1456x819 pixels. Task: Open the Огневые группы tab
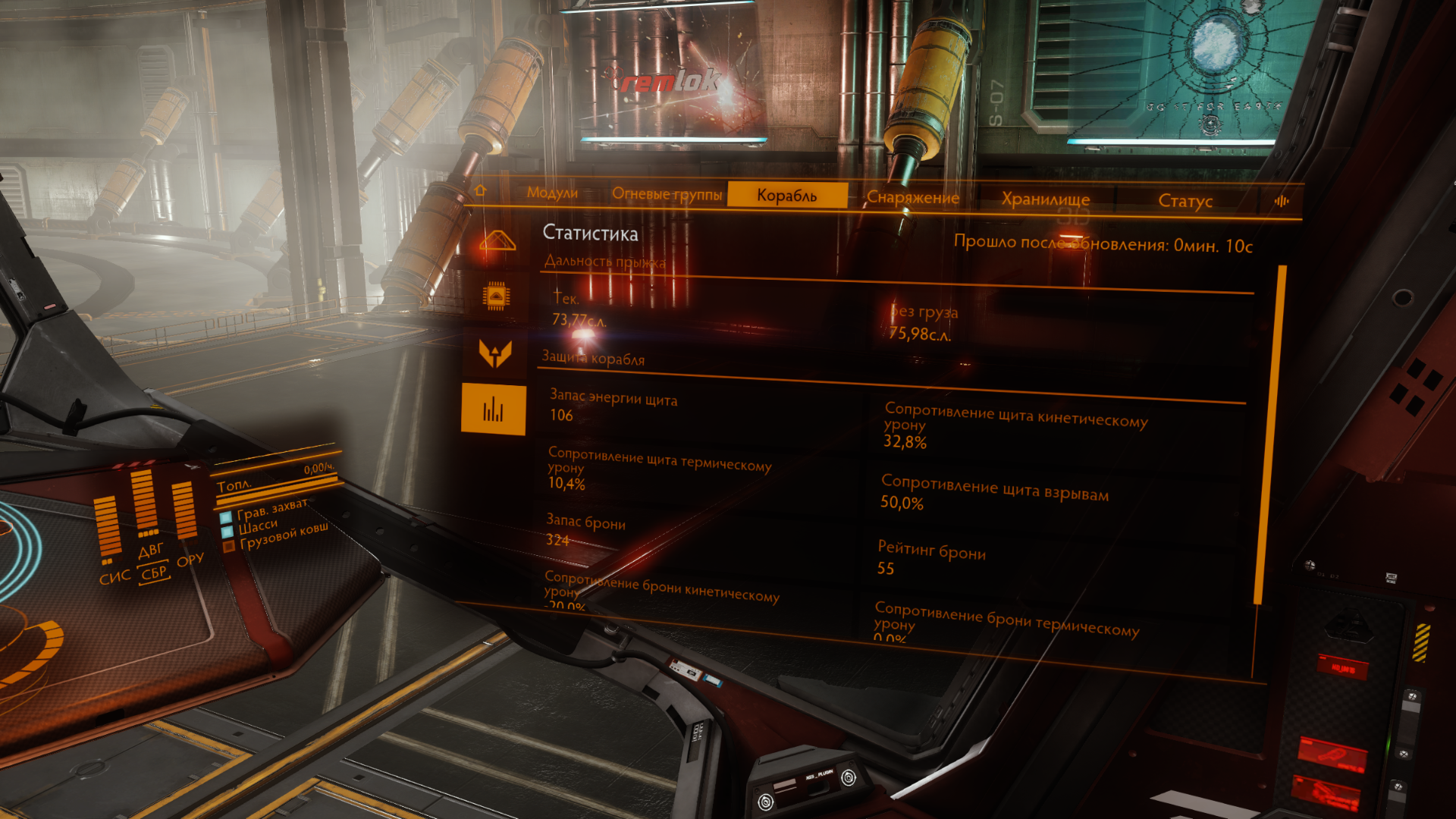click(667, 194)
